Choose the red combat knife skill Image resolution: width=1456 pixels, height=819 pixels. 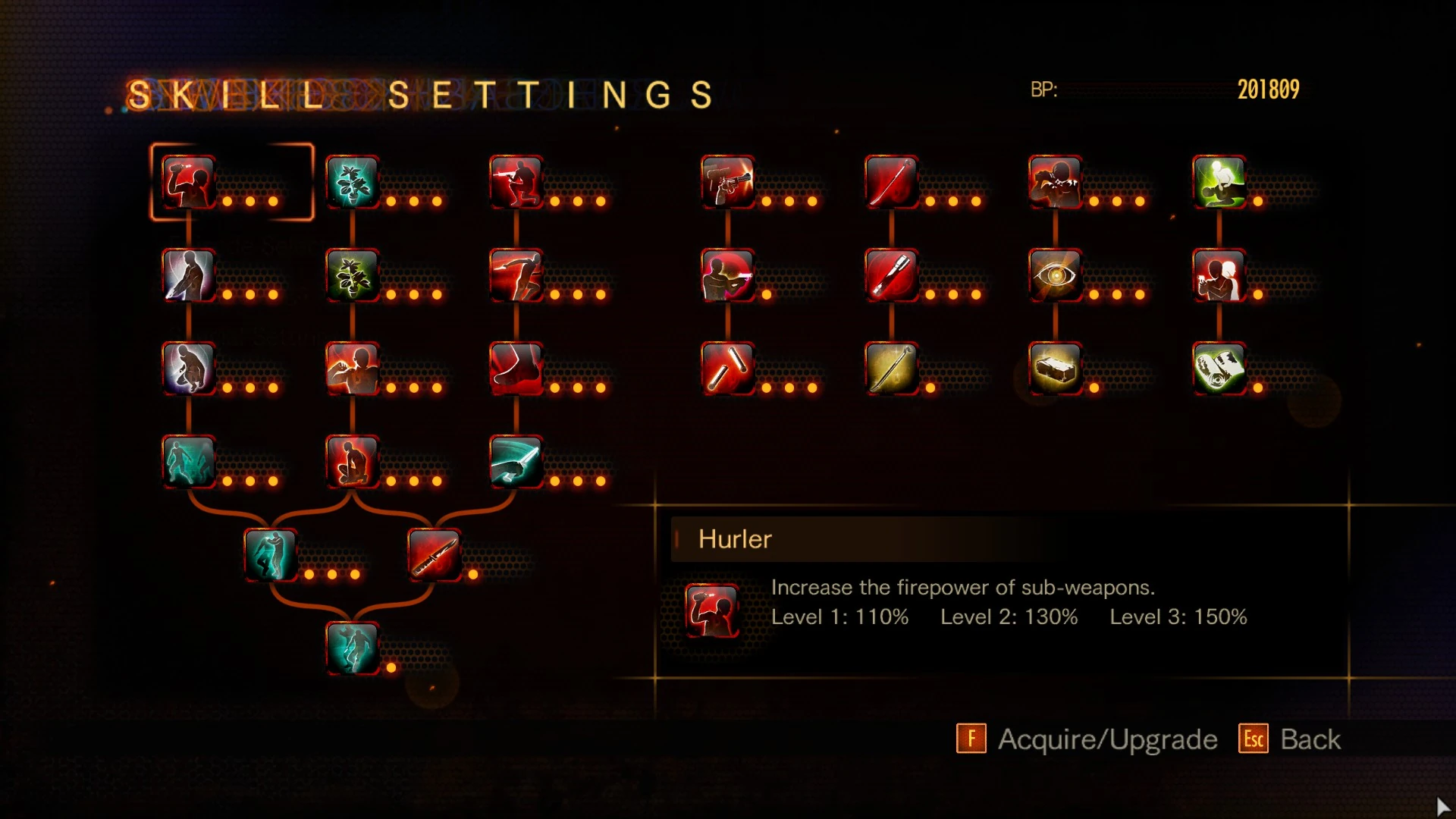tap(434, 555)
